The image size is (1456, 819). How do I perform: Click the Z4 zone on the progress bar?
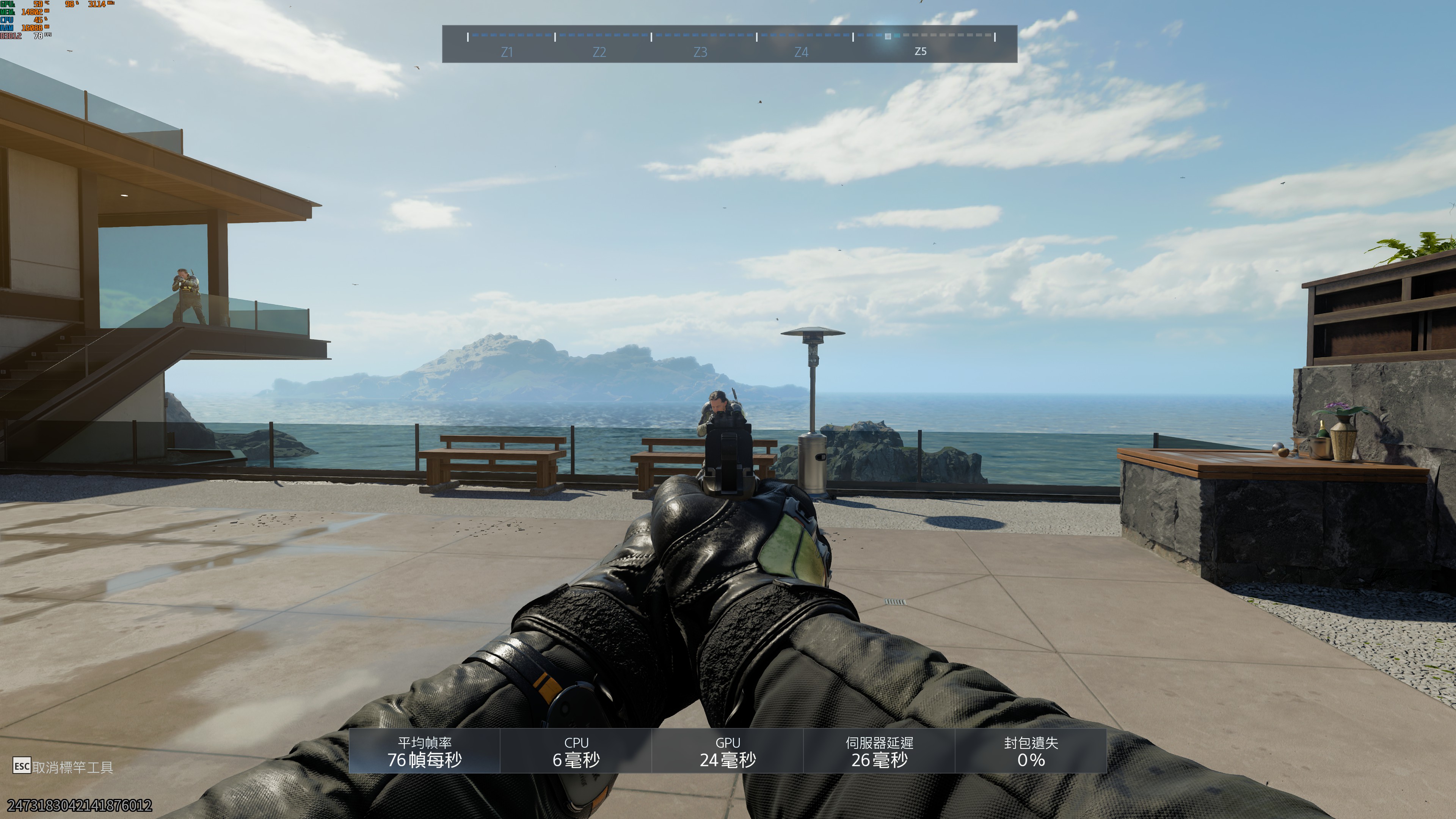(801, 52)
